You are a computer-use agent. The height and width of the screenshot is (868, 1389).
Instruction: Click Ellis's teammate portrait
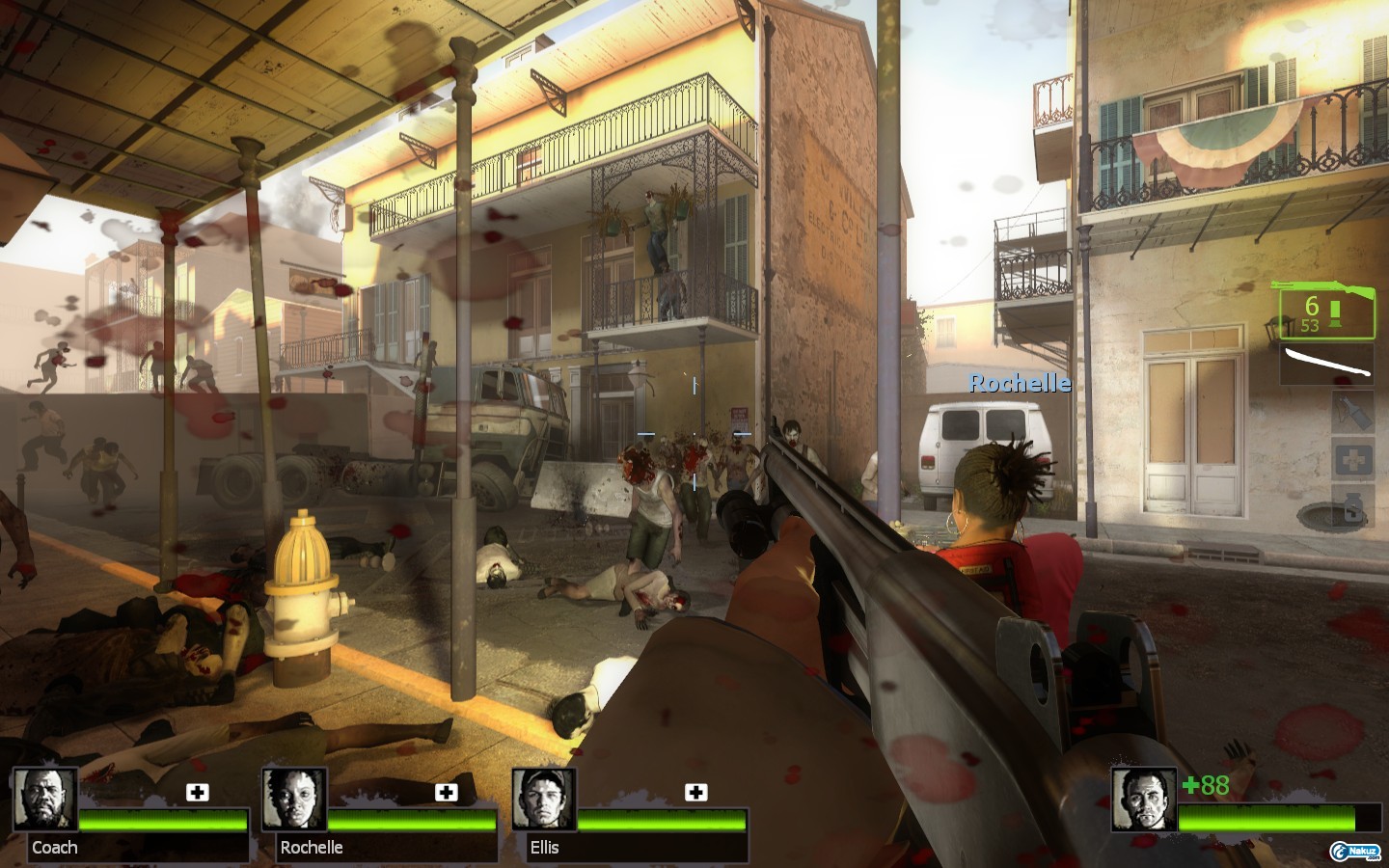pyautogui.click(x=544, y=800)
